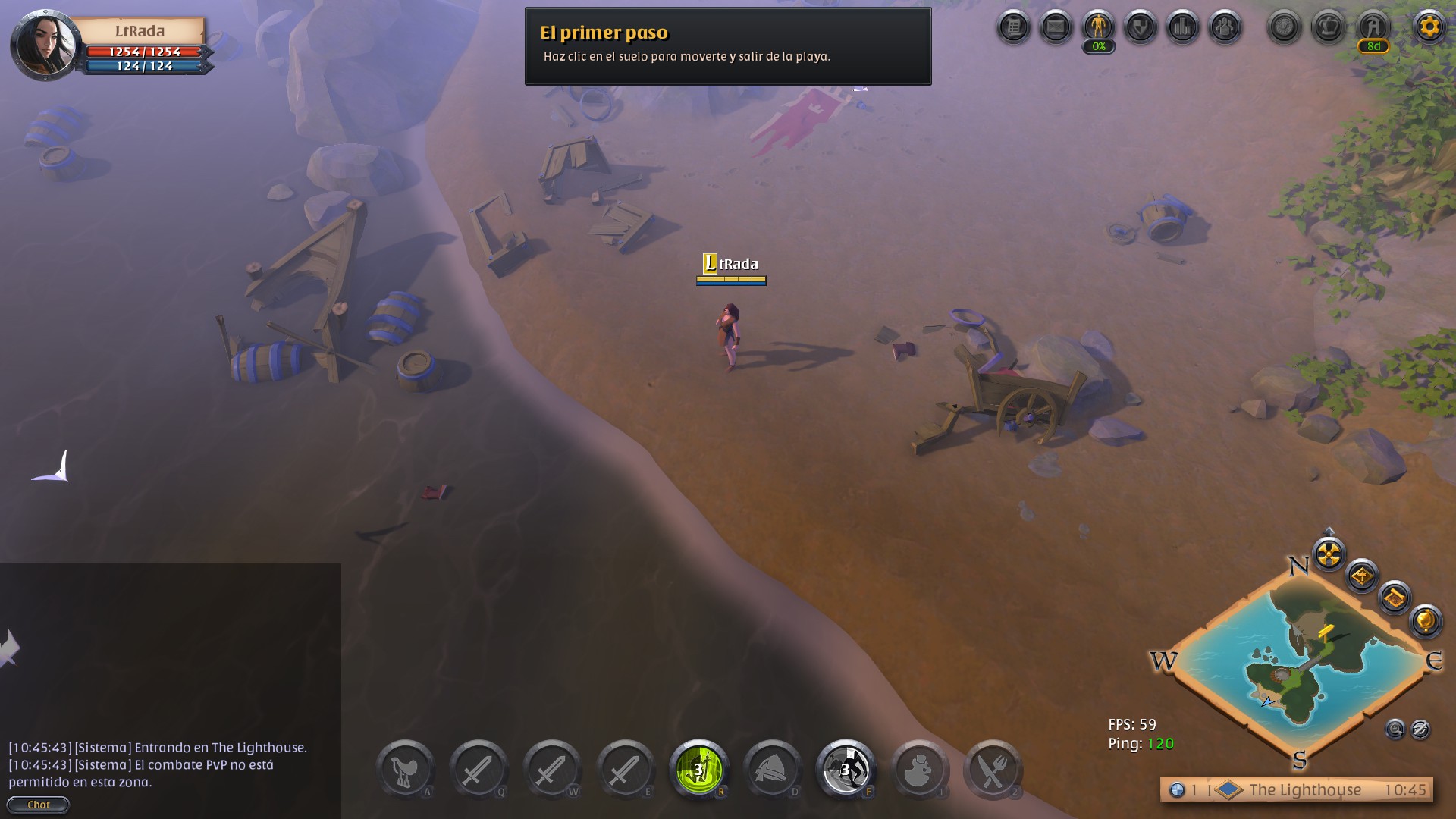Screen dimensions: 1456x819
Task: Activate the running figure sprint ability
Action: click(x=846, y=770)
